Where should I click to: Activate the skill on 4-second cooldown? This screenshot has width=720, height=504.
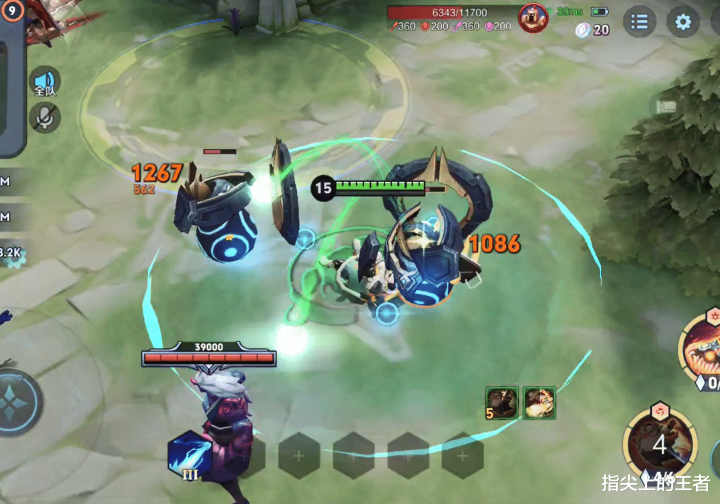(660, 443)
